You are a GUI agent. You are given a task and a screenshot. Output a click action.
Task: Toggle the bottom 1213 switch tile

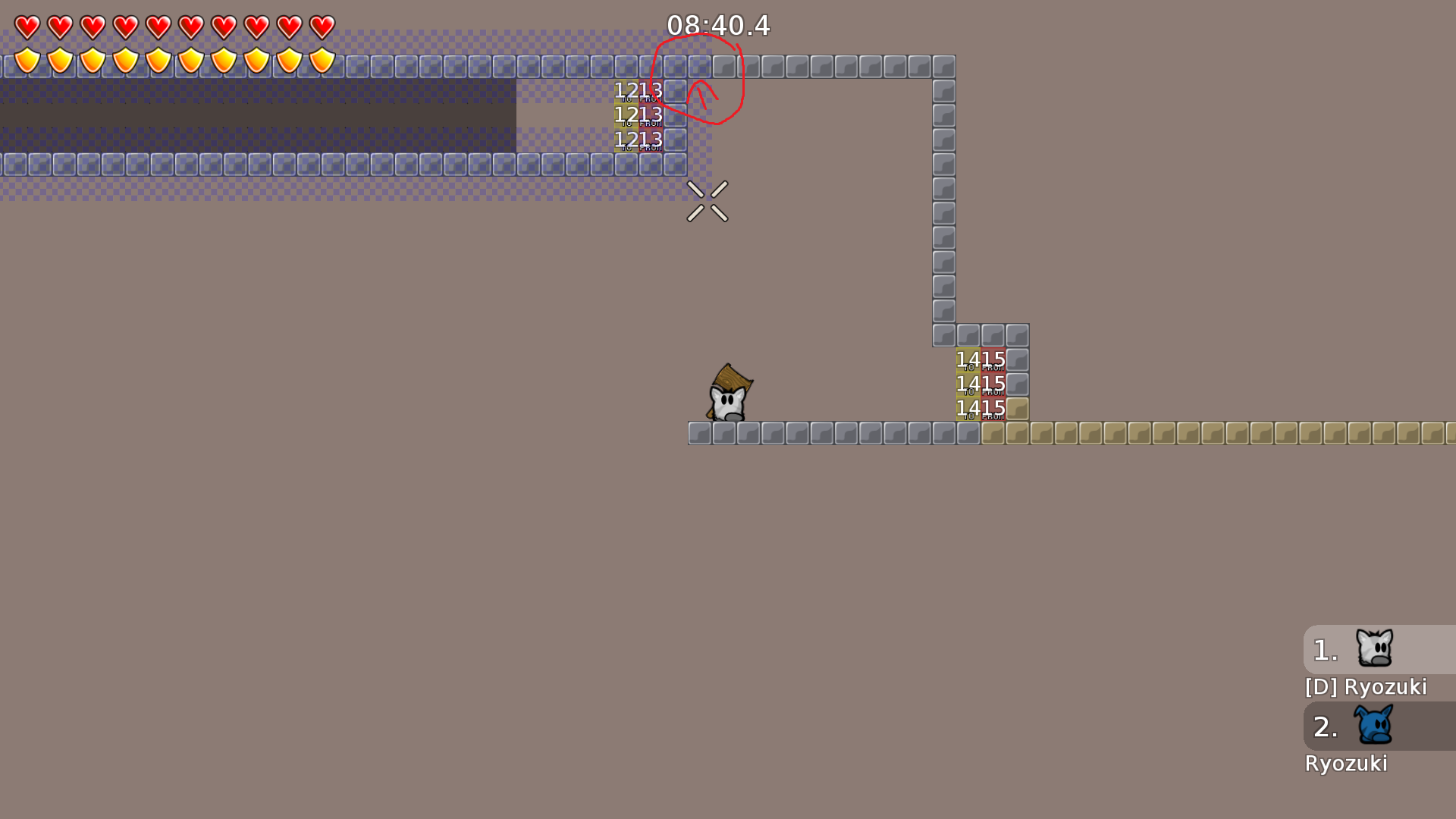[639, 140]
